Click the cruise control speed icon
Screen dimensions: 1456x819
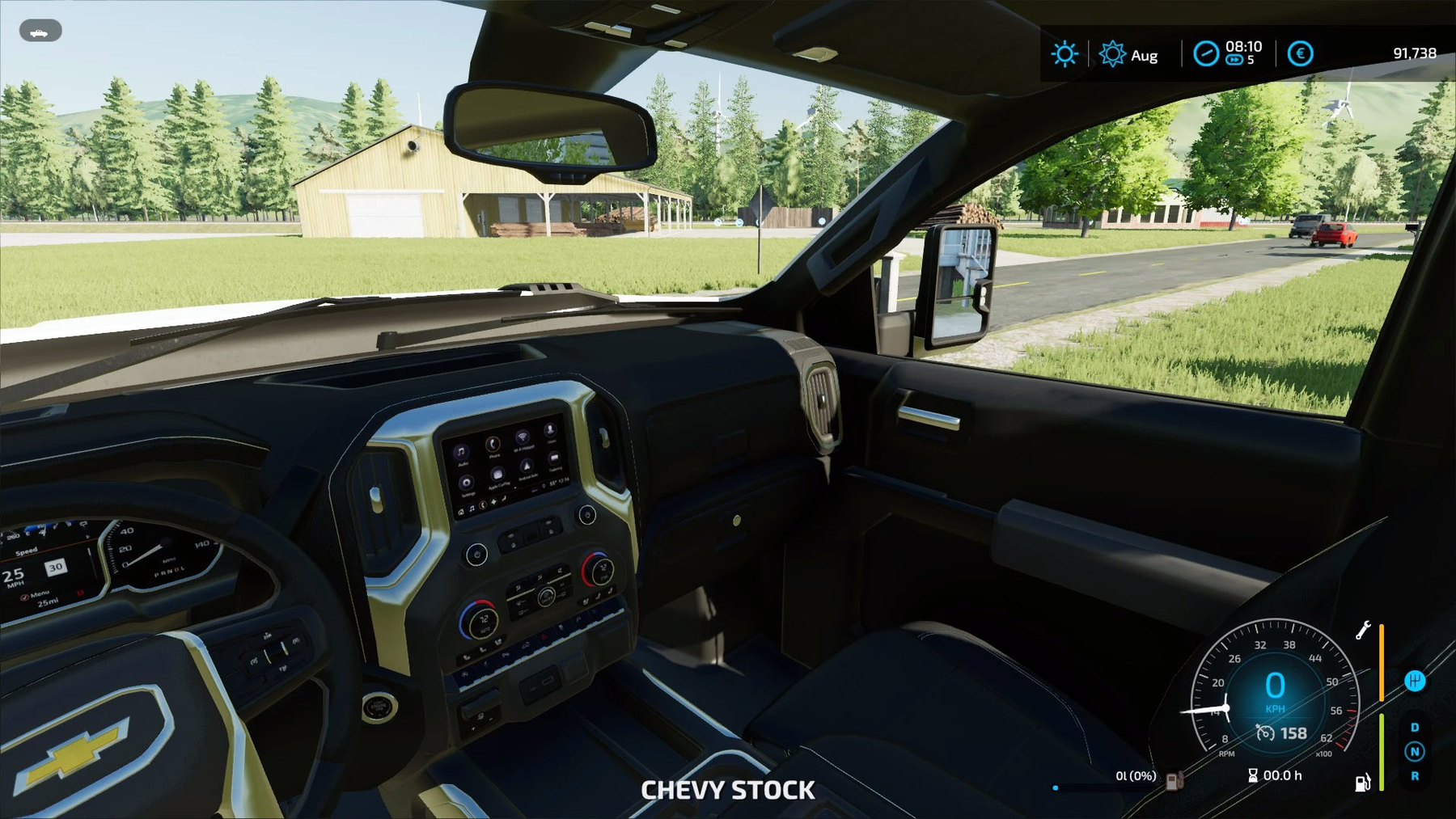[x=1265, y=733]
